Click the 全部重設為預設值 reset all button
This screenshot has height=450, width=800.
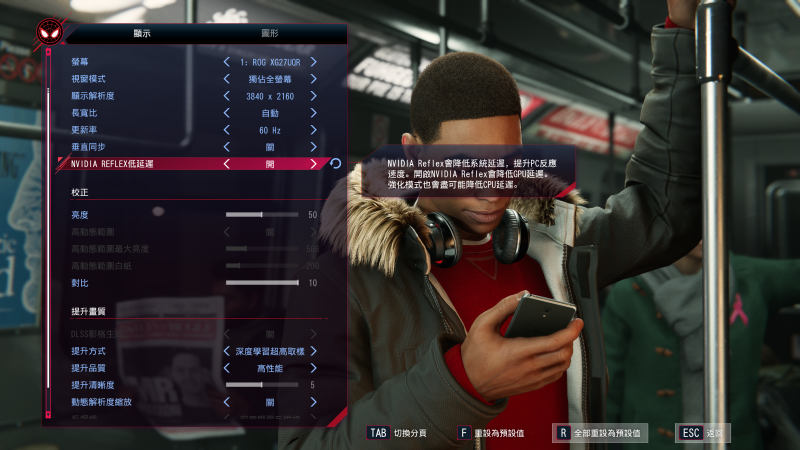coord(601,433)
